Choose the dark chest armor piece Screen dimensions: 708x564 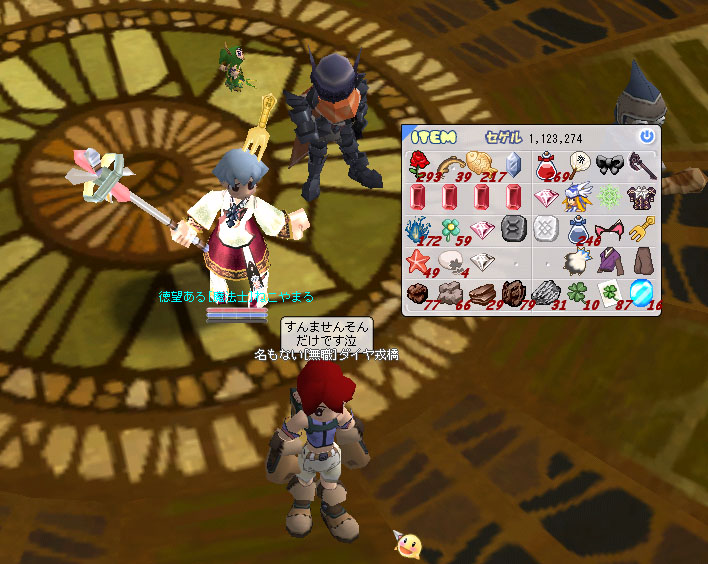click(642, 195)
